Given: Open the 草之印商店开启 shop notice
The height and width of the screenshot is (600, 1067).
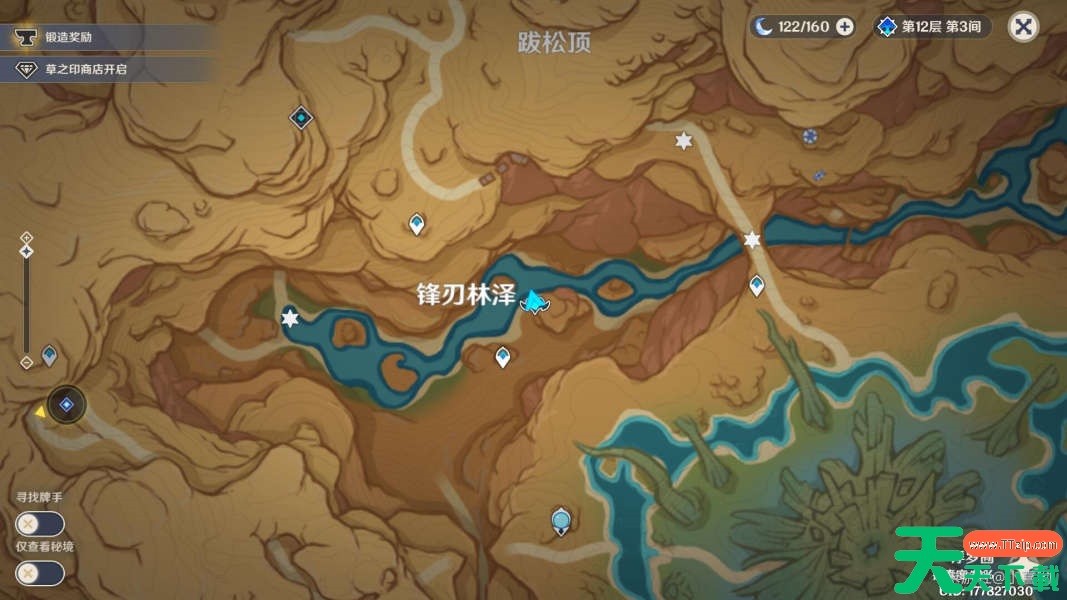Looking at the screenshot, I should click(105, 69).
